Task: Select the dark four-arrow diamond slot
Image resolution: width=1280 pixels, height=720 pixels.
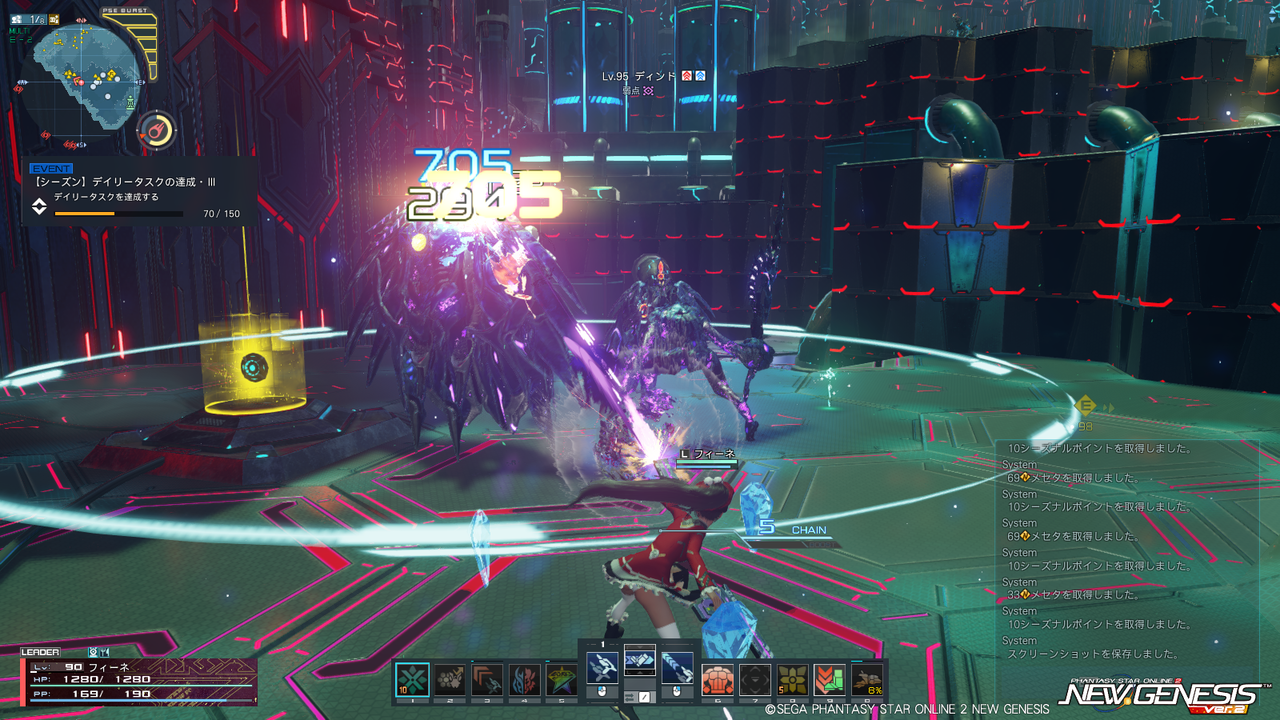Action: click(755, 680)
